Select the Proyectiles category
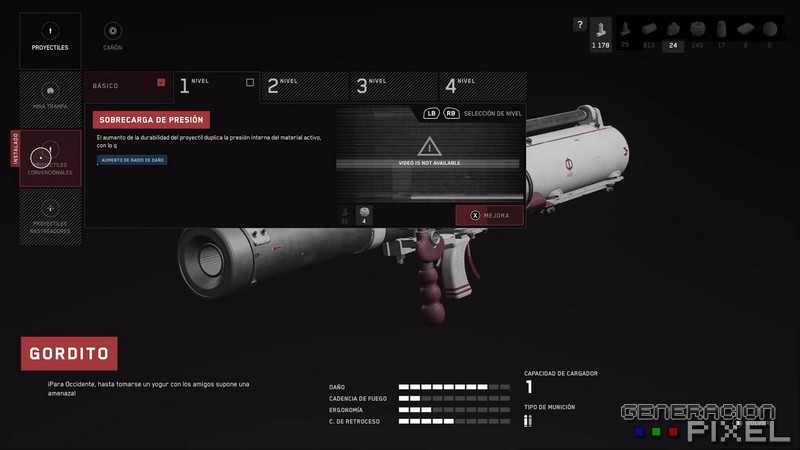This screenshot has height=450, width=800. coord(50,37)
